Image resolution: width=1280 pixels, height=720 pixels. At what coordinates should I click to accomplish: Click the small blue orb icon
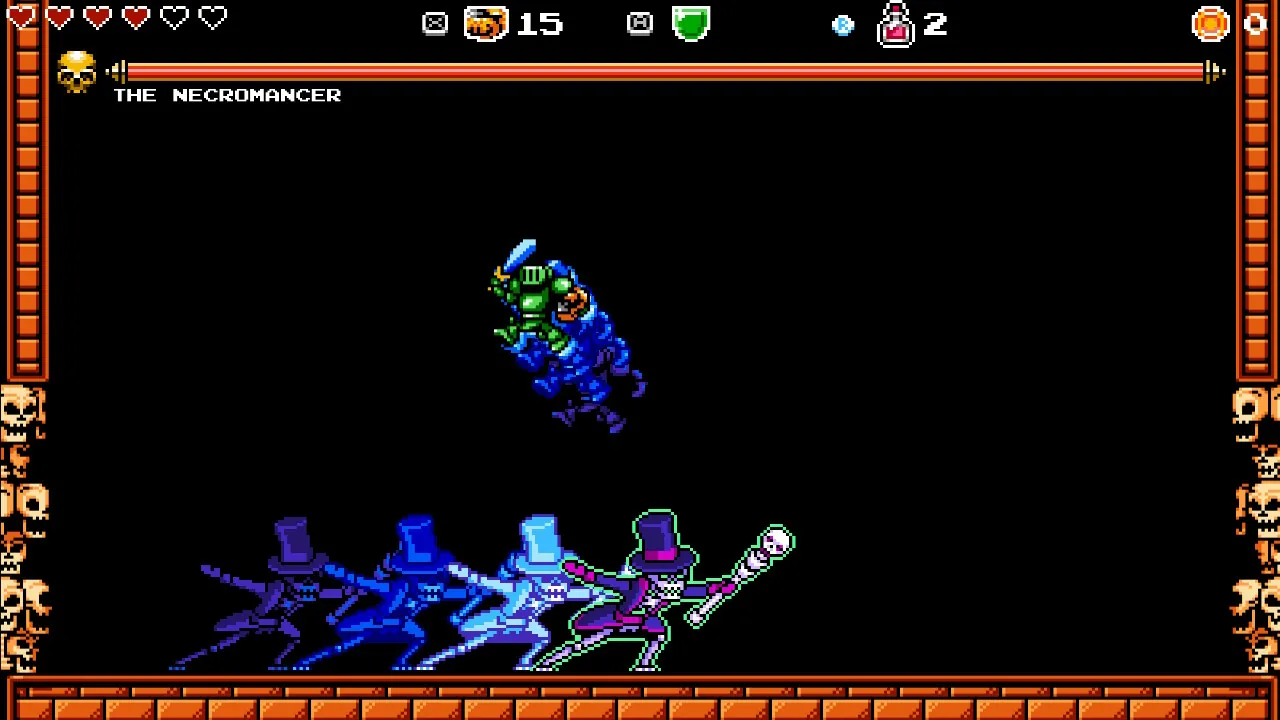pos(843,25)
